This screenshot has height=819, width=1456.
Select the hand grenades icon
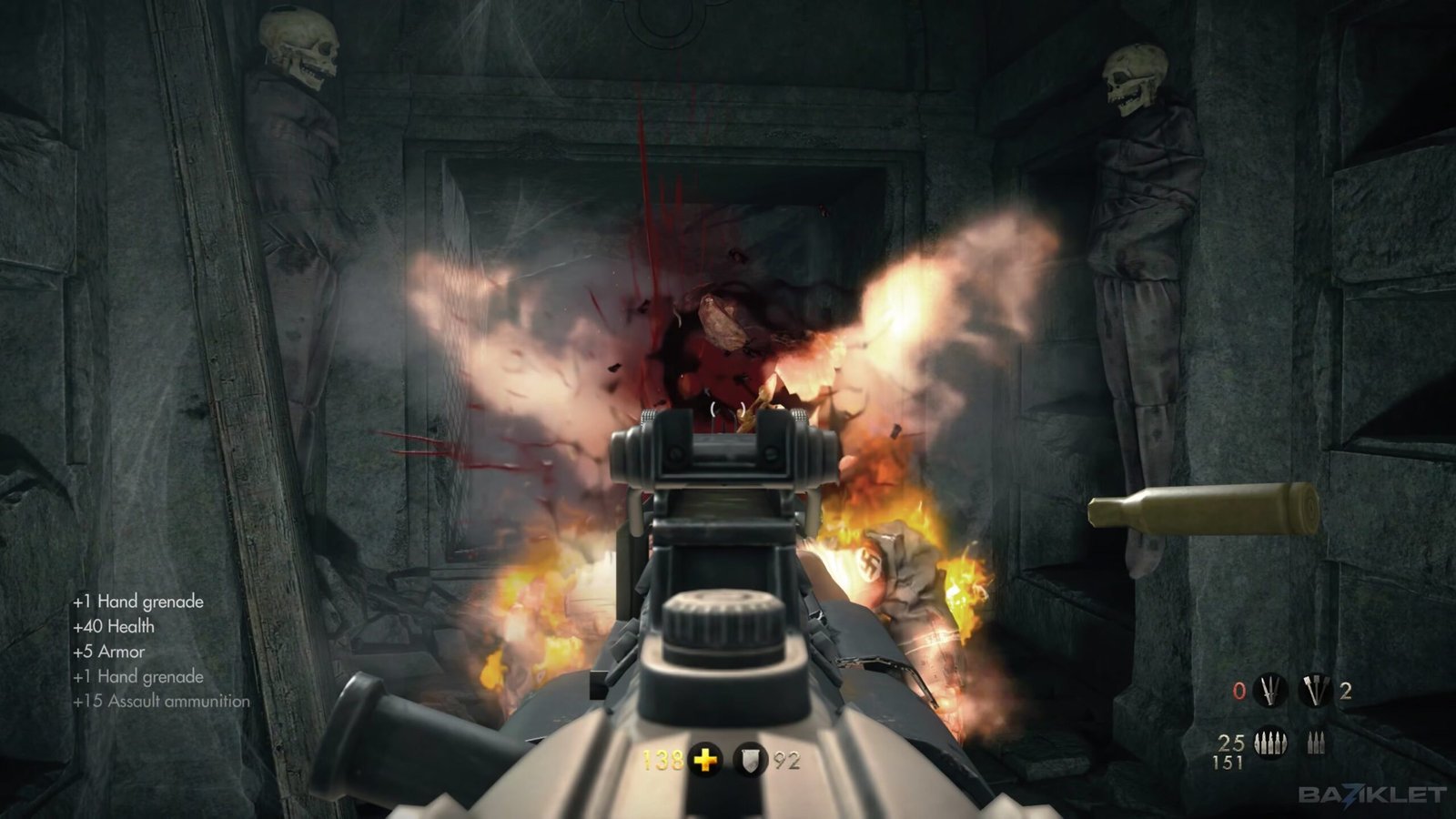tap(1313, 691)
